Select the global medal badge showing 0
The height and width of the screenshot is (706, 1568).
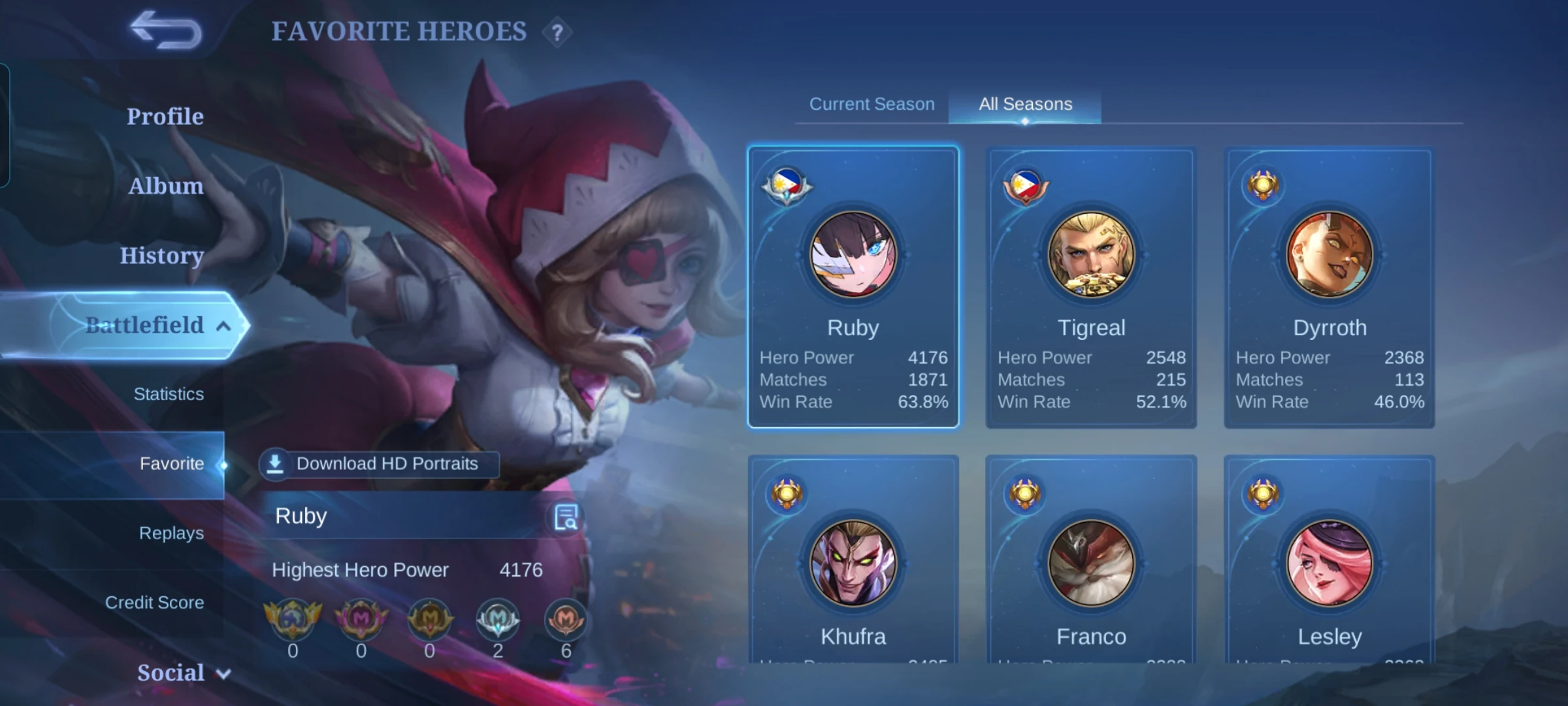293,620
